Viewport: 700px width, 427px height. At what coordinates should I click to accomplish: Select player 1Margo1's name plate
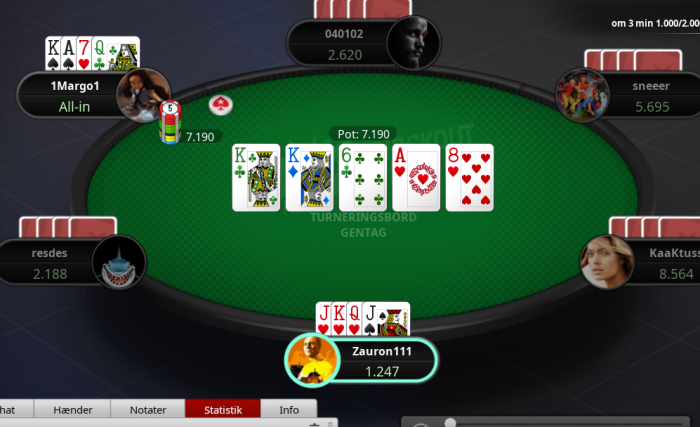[x=75, y=96]
